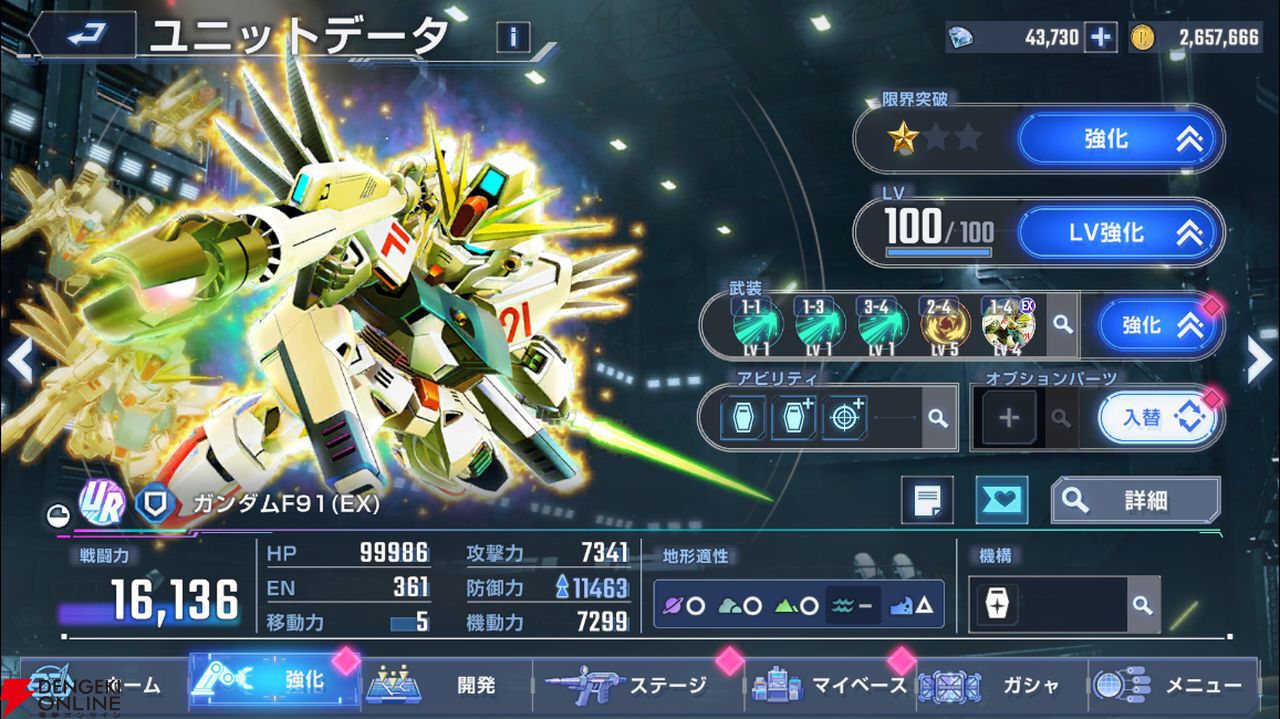Open the weapon 強化 upgrade button
Screen dimensions: 1280x719
1159,325
